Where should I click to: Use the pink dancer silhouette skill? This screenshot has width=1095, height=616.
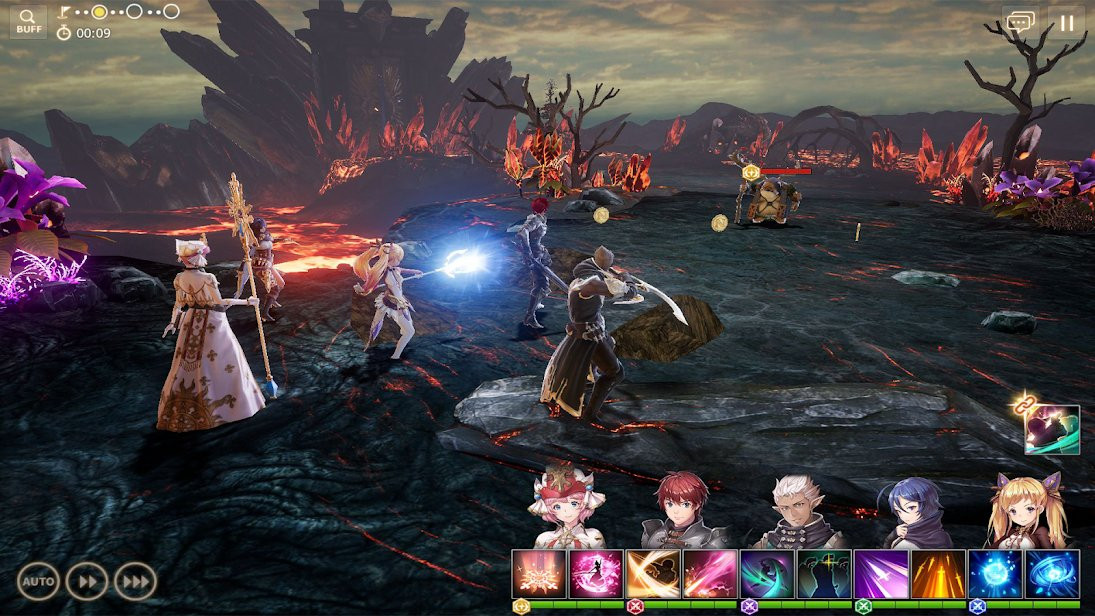click(x=596, y=574)
